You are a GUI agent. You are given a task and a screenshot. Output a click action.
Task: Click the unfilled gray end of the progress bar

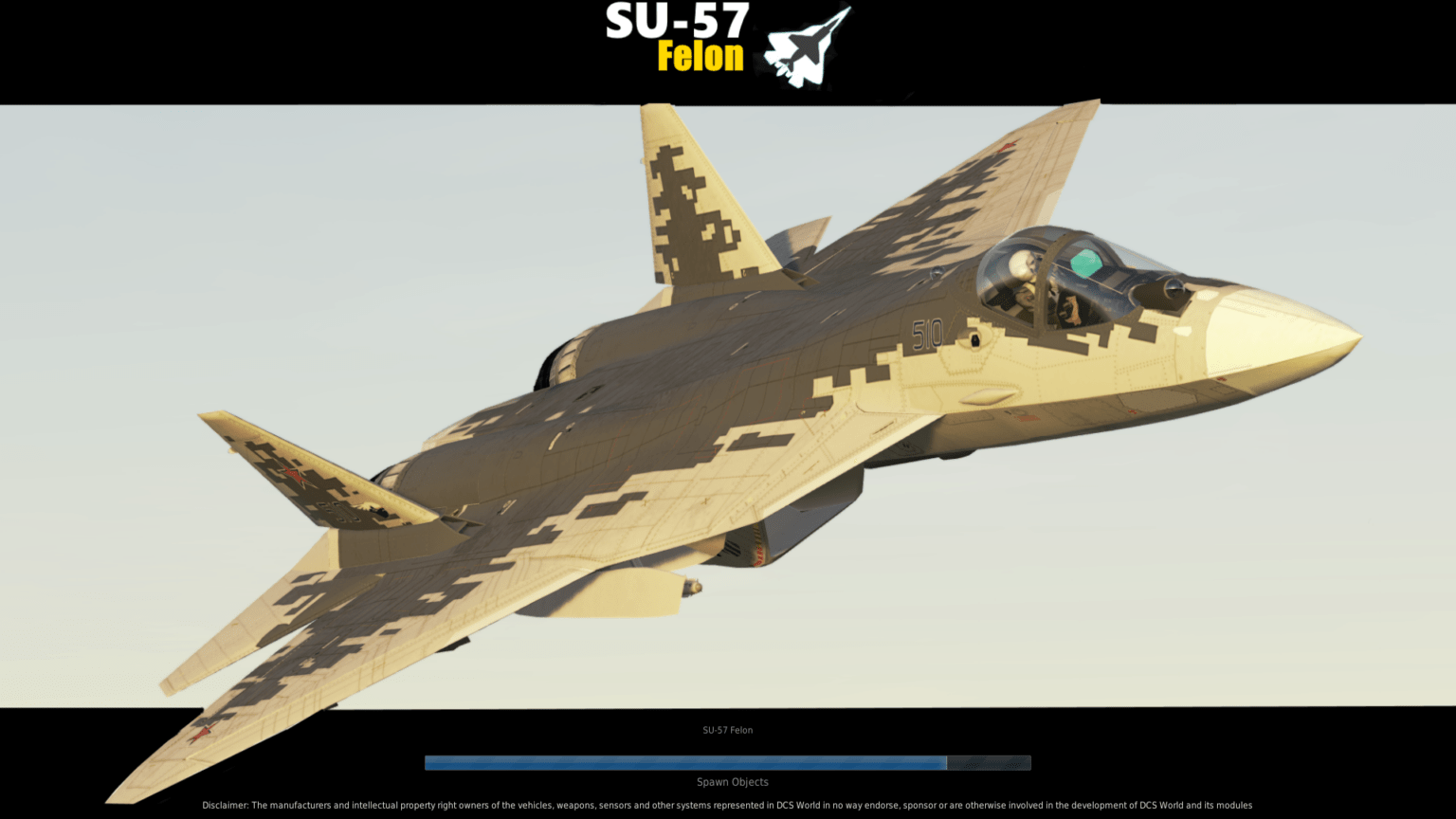[988, 762]
